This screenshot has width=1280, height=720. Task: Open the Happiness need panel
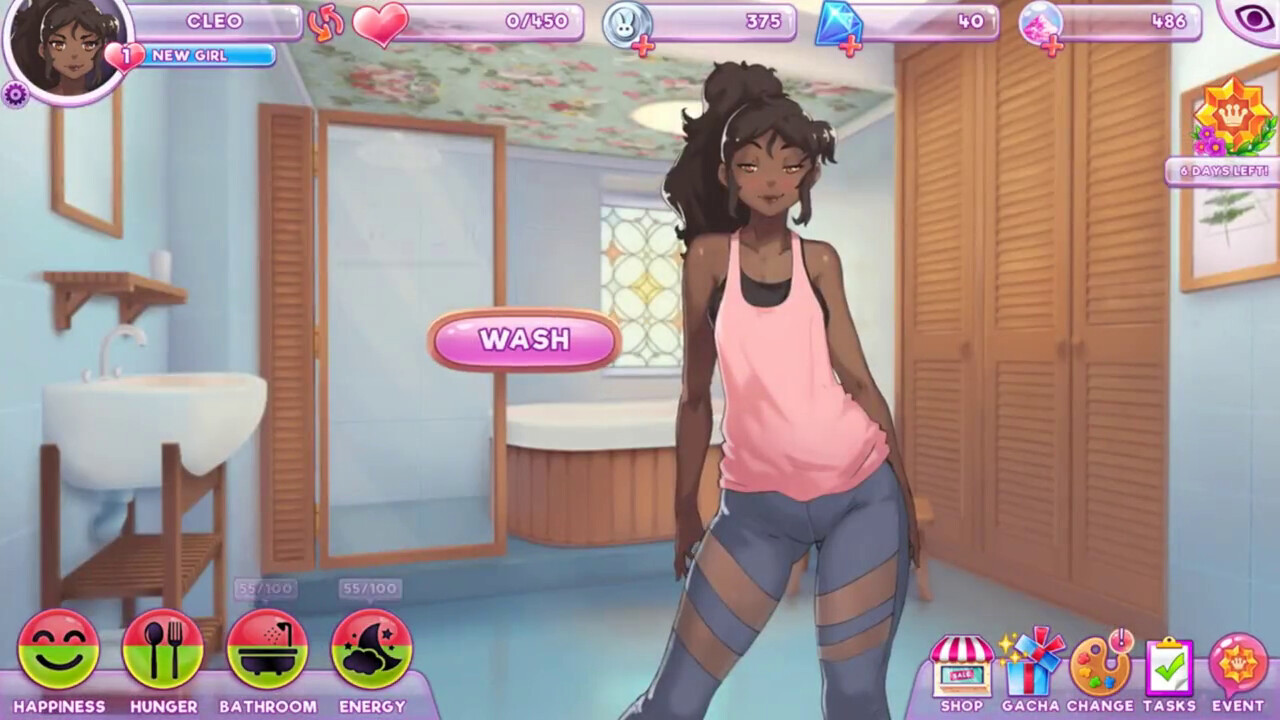click(x=58, y=650)
